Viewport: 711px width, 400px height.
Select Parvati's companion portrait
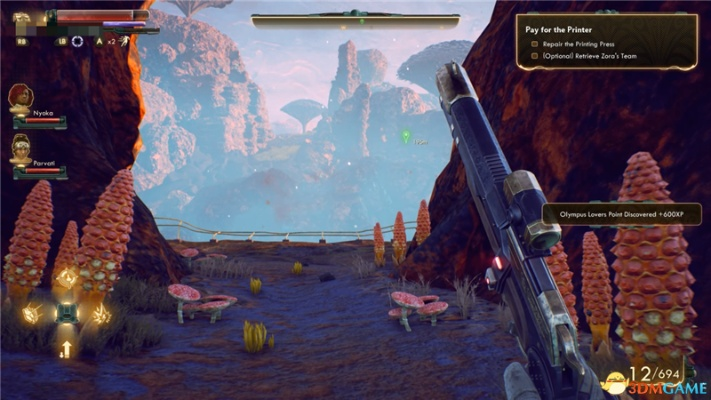(x=20, y=149)
